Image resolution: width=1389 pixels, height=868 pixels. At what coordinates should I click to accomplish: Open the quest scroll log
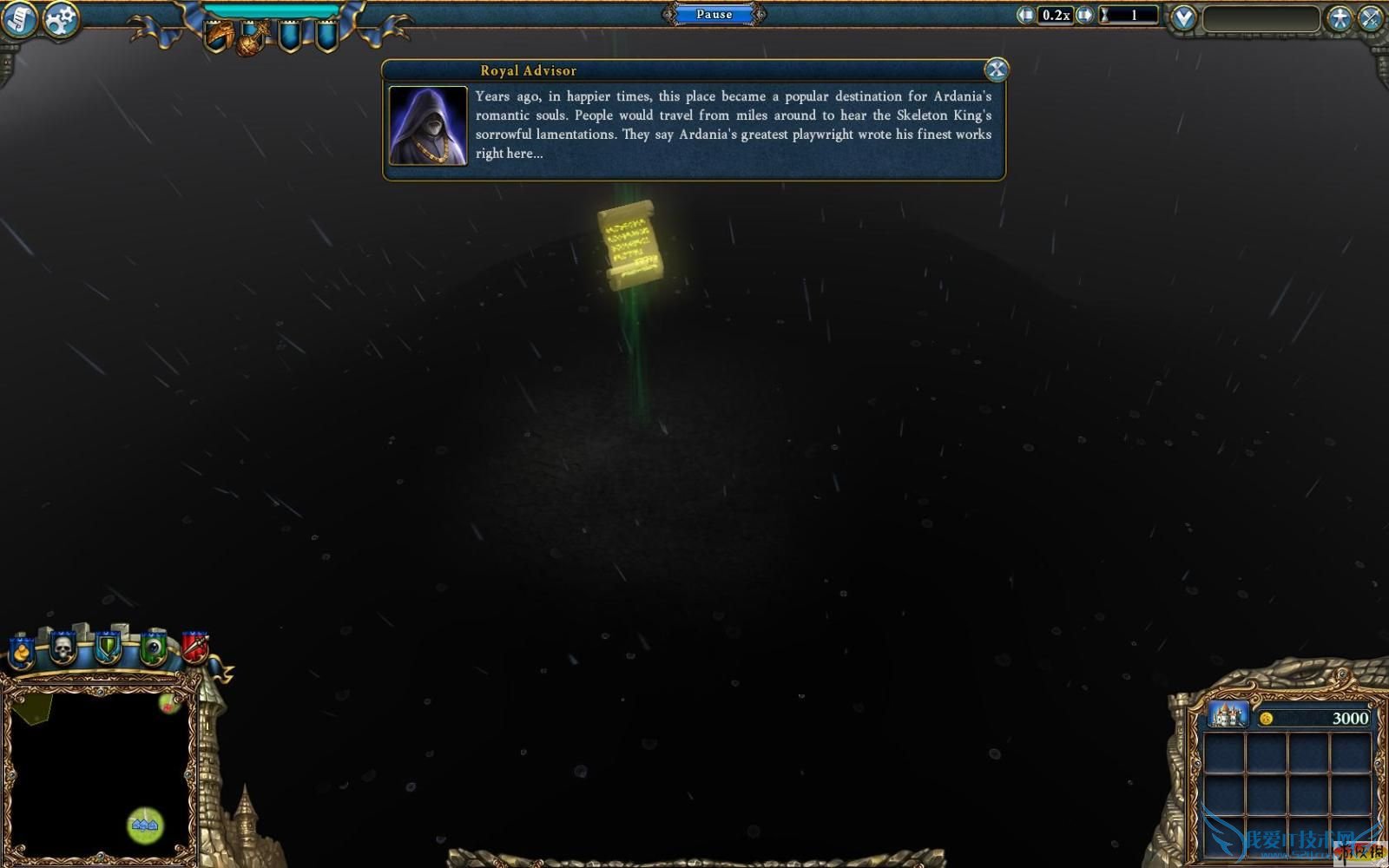[18, 19]
